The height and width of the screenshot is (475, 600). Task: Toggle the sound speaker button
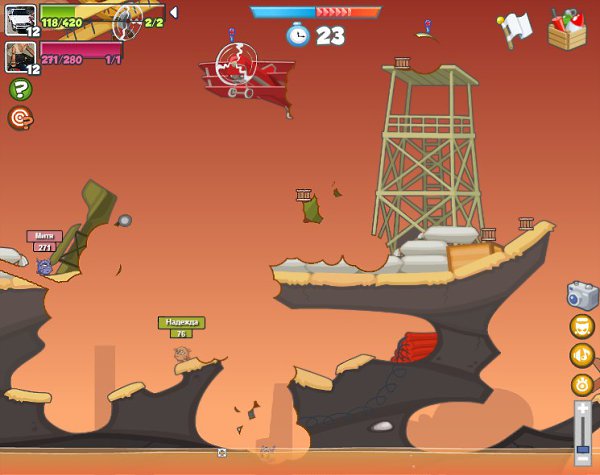coord(582,355)
